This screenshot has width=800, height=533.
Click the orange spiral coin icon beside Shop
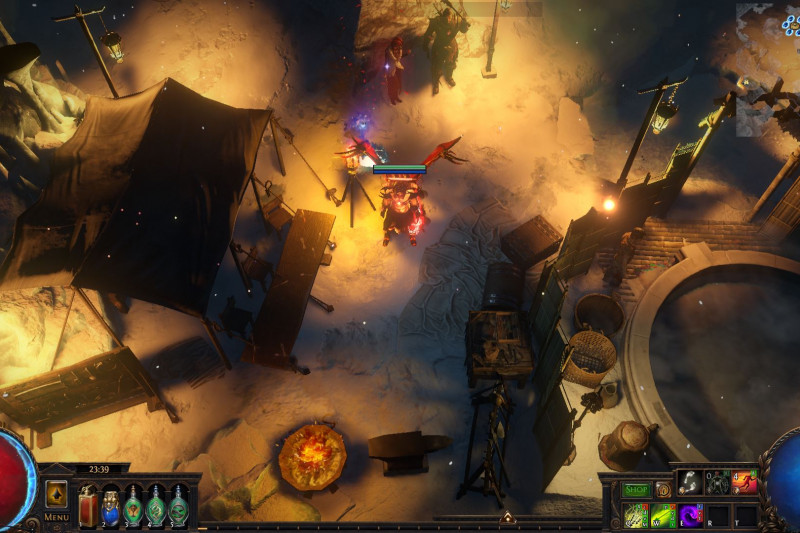662,490
